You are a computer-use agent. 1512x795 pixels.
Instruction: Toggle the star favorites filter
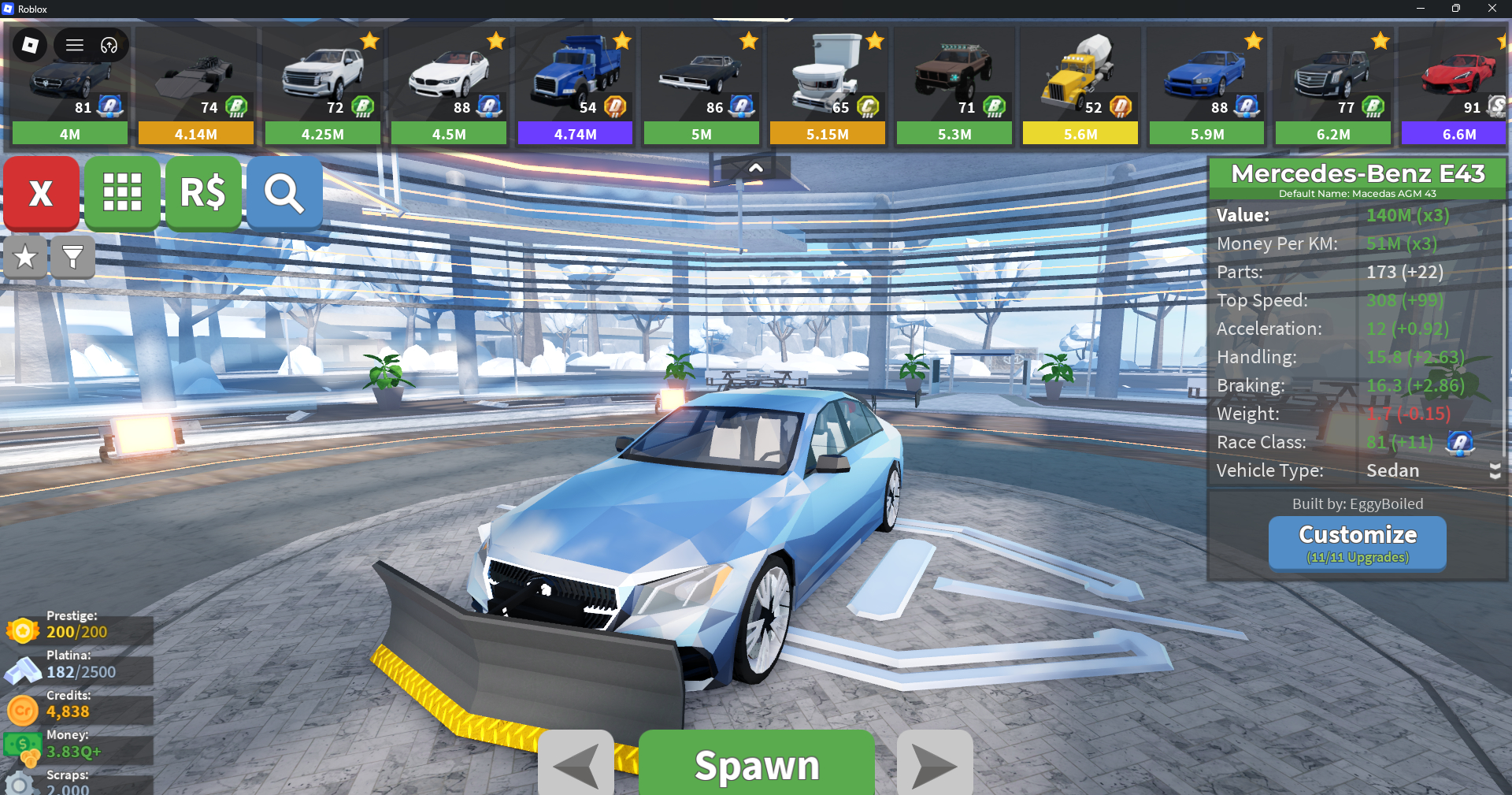[x=25, y=257]
